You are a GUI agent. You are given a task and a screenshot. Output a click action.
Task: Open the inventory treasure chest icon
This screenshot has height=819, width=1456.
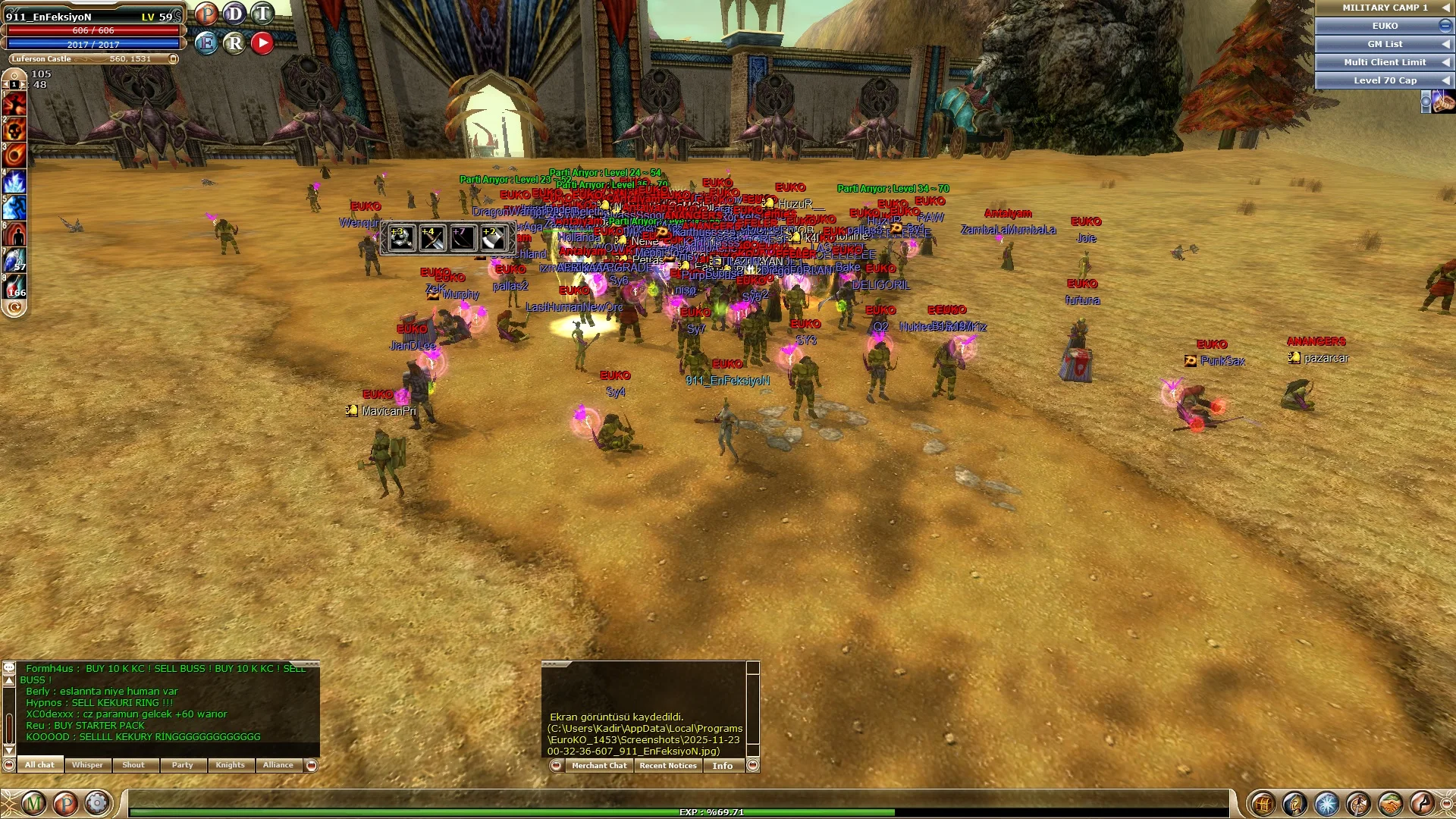(1263, 803)
